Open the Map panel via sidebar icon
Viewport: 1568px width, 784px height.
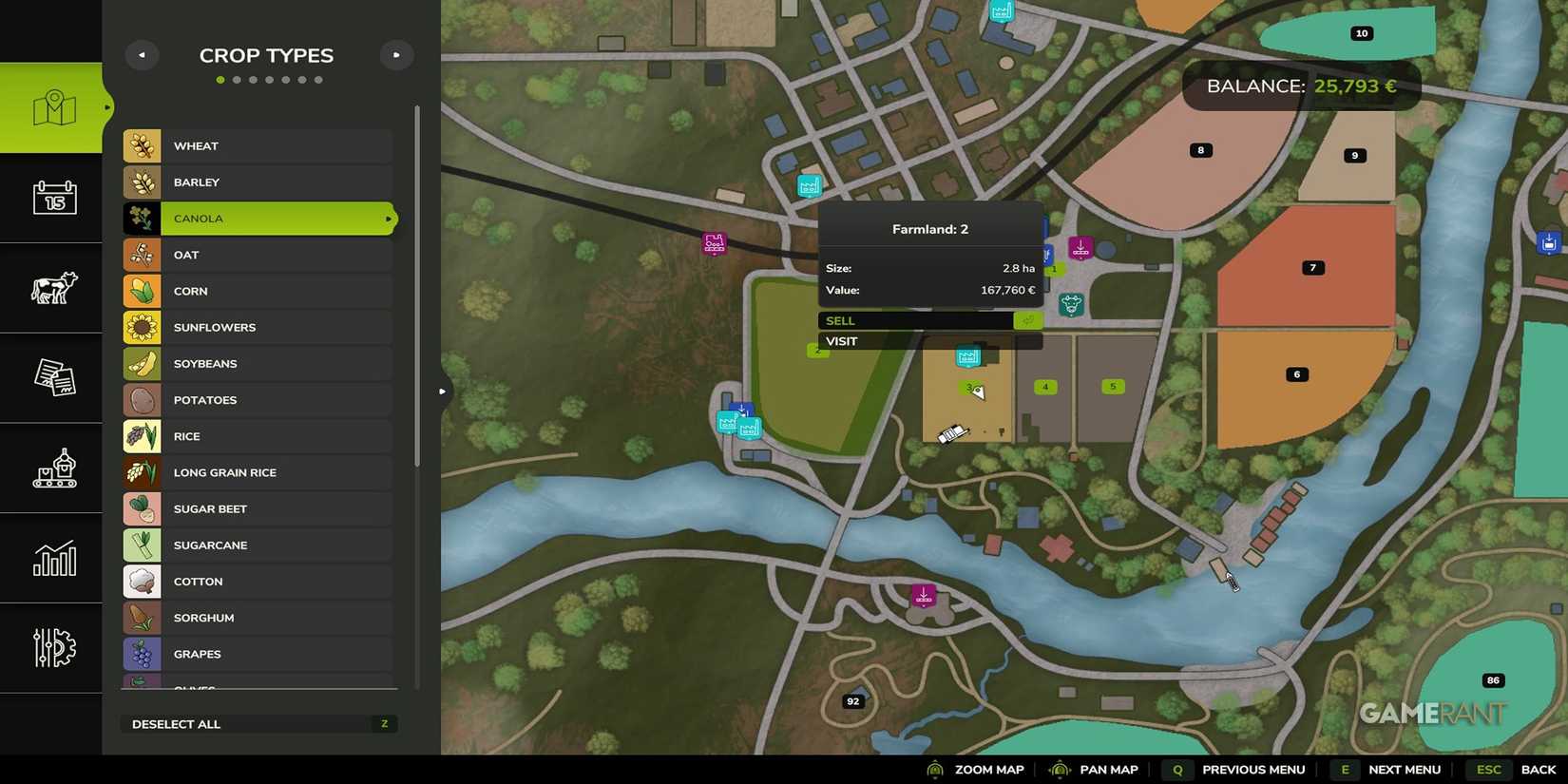[52, 107]
